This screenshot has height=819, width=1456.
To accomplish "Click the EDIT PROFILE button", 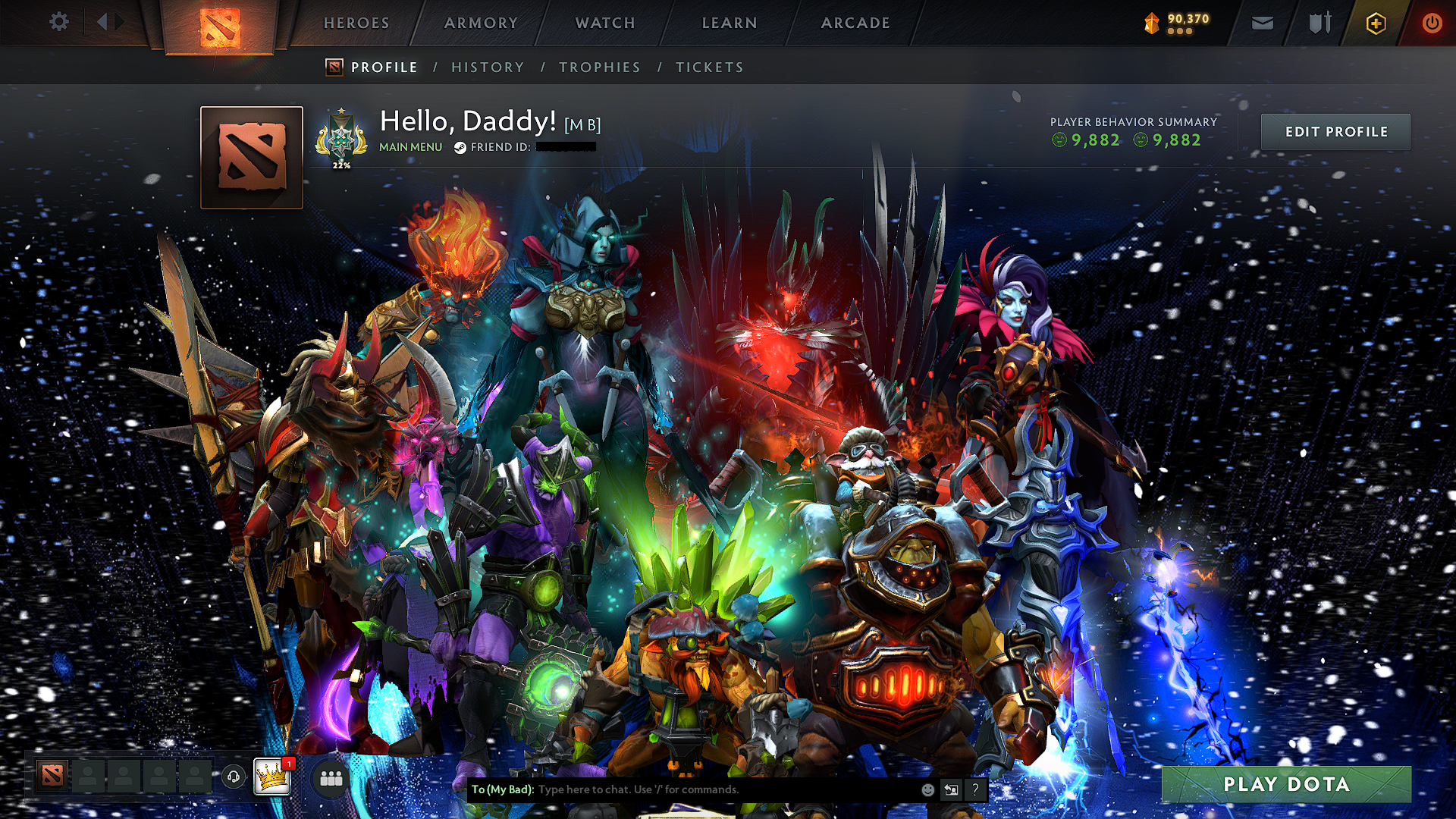I will [1335, 131].
